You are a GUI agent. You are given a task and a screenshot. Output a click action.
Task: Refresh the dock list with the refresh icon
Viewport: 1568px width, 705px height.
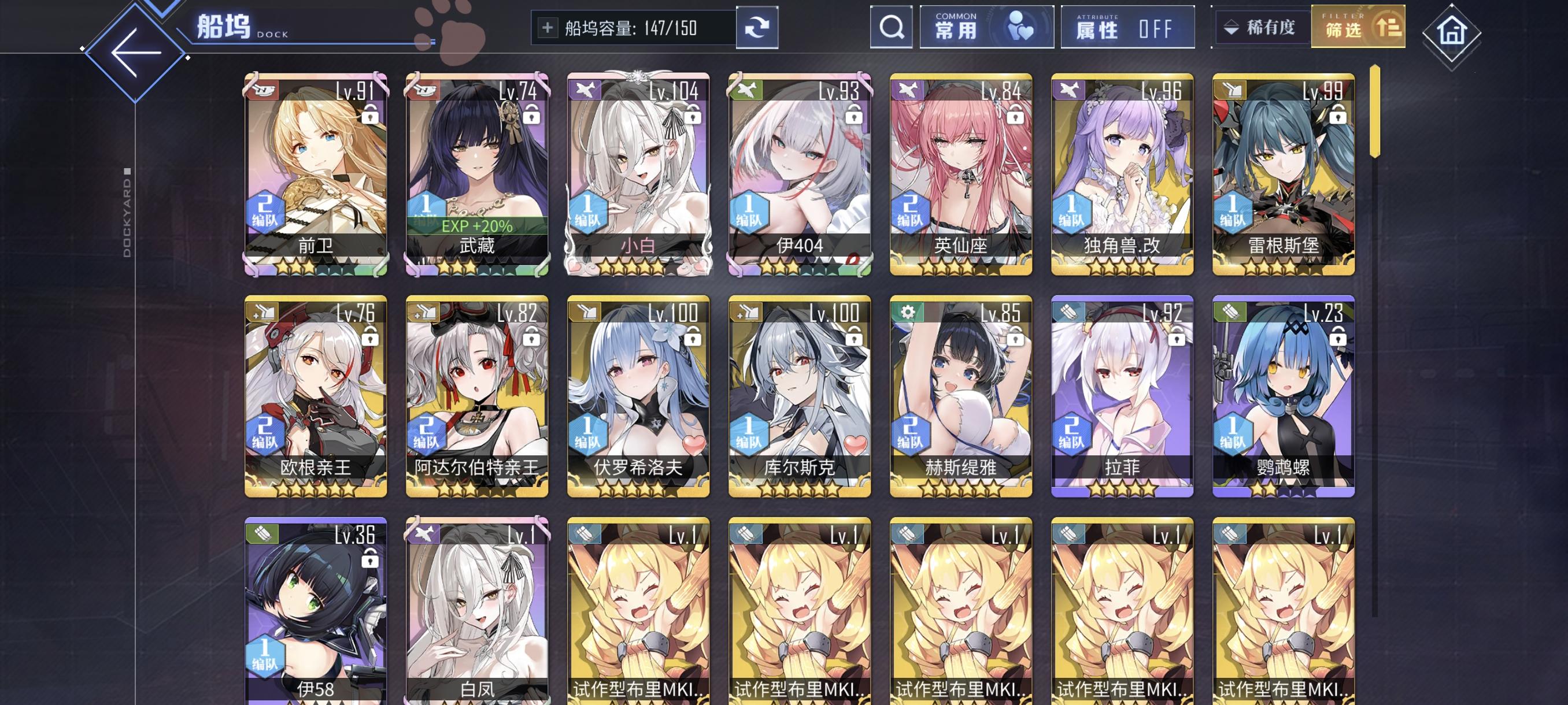point(759,27)
